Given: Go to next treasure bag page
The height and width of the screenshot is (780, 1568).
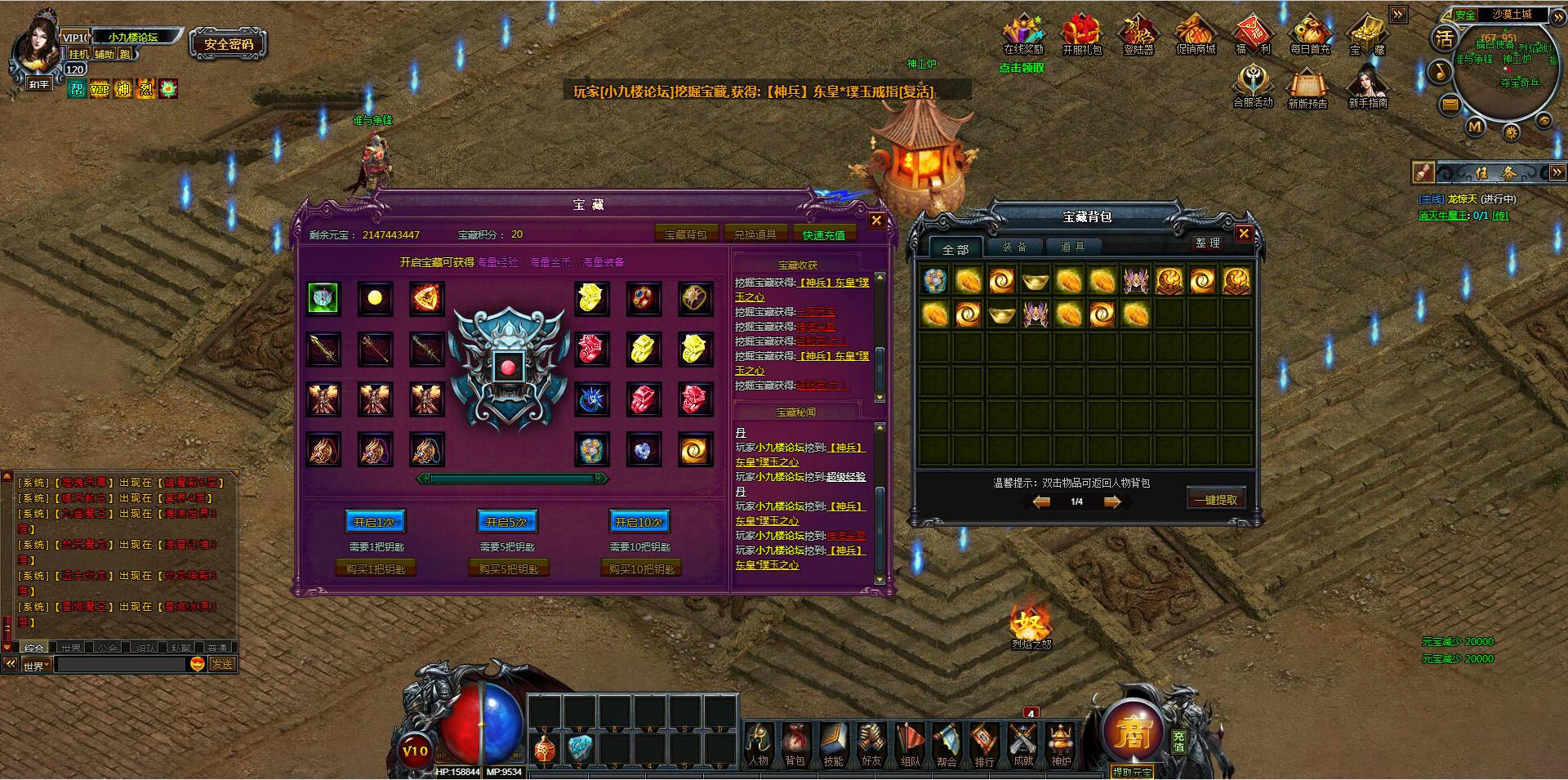Looking at the screenshot, I should tap(1112, 502).
